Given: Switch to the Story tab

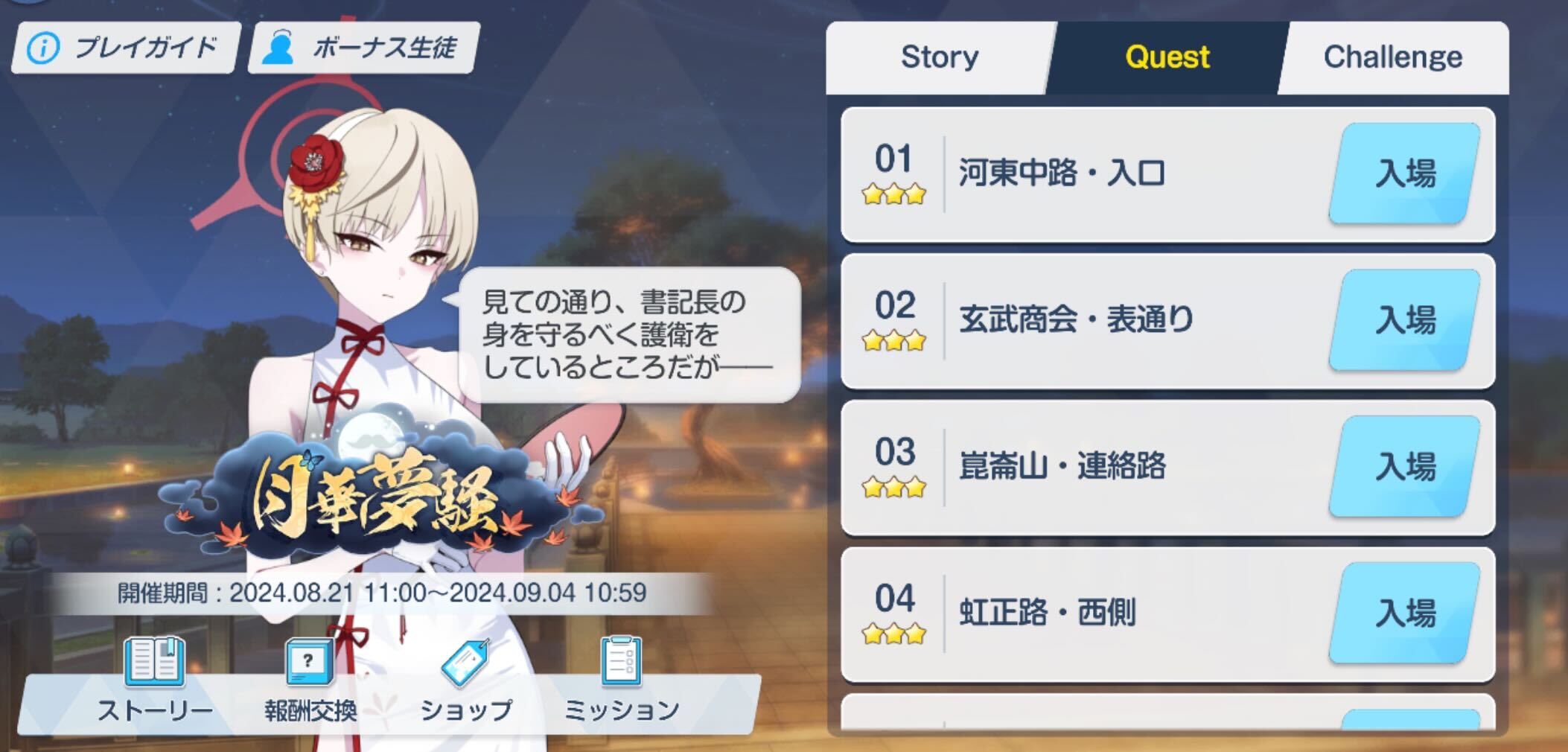Looking at the screenshot, I should tap(940, 55).
